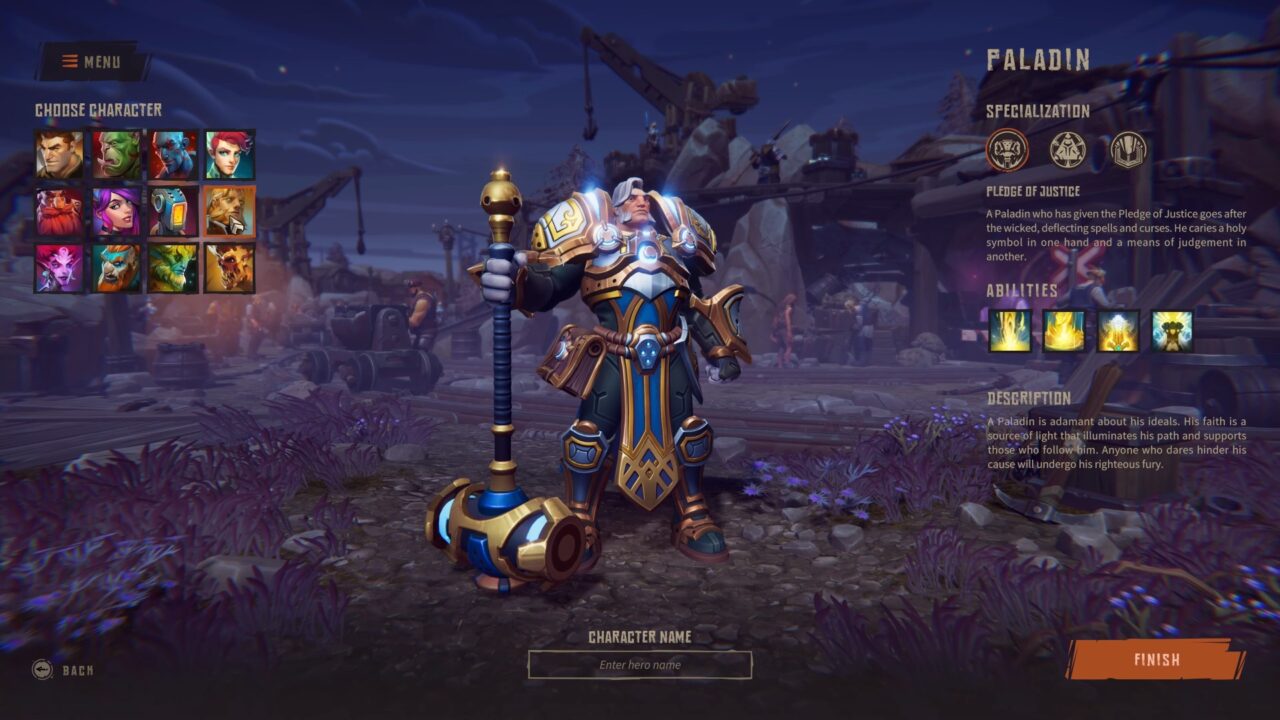Select the green furry beast portrait
The image size is (1280, 720).
coord(173,268)
